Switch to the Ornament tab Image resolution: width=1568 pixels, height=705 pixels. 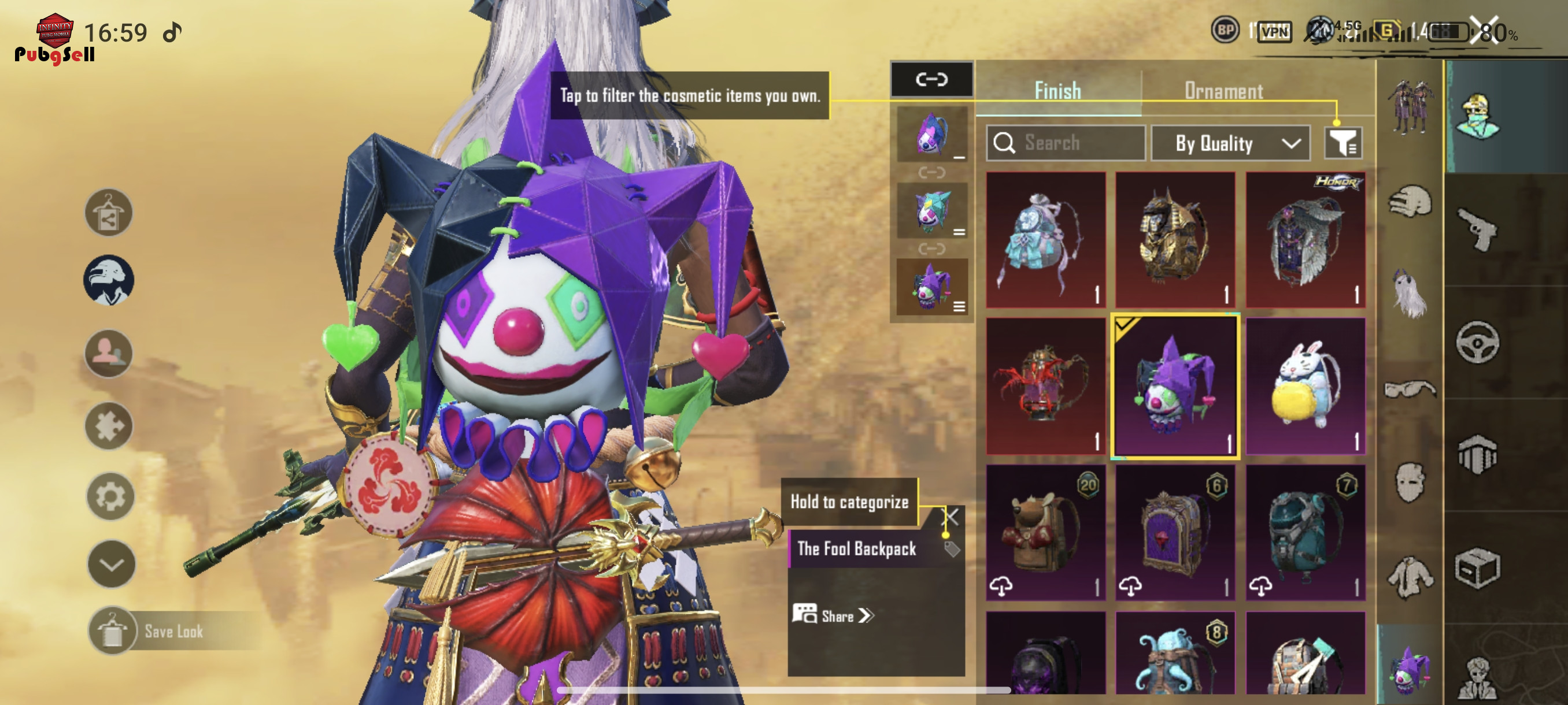pos(1223,91)
